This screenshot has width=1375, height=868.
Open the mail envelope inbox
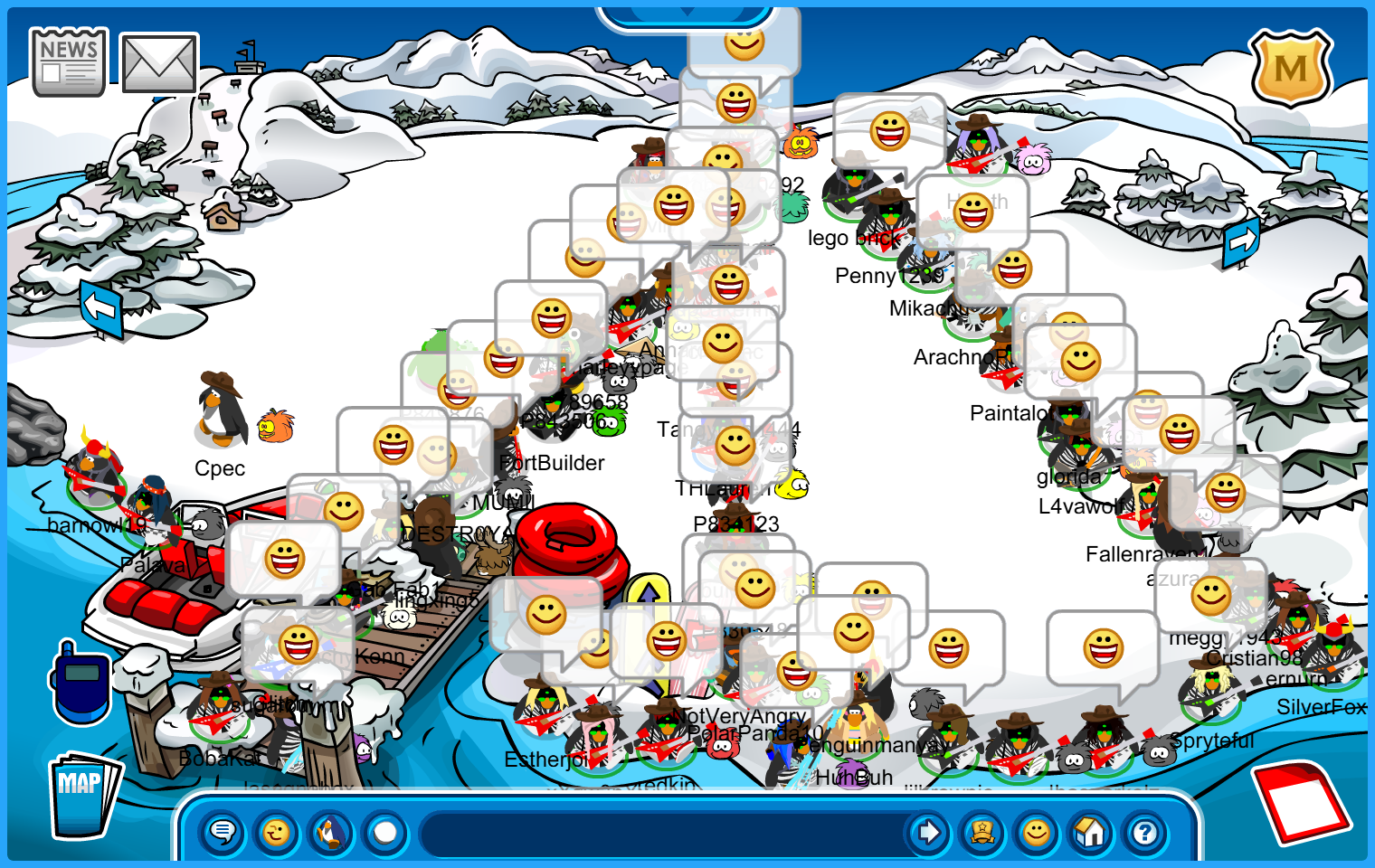click(x=159, y=63)
